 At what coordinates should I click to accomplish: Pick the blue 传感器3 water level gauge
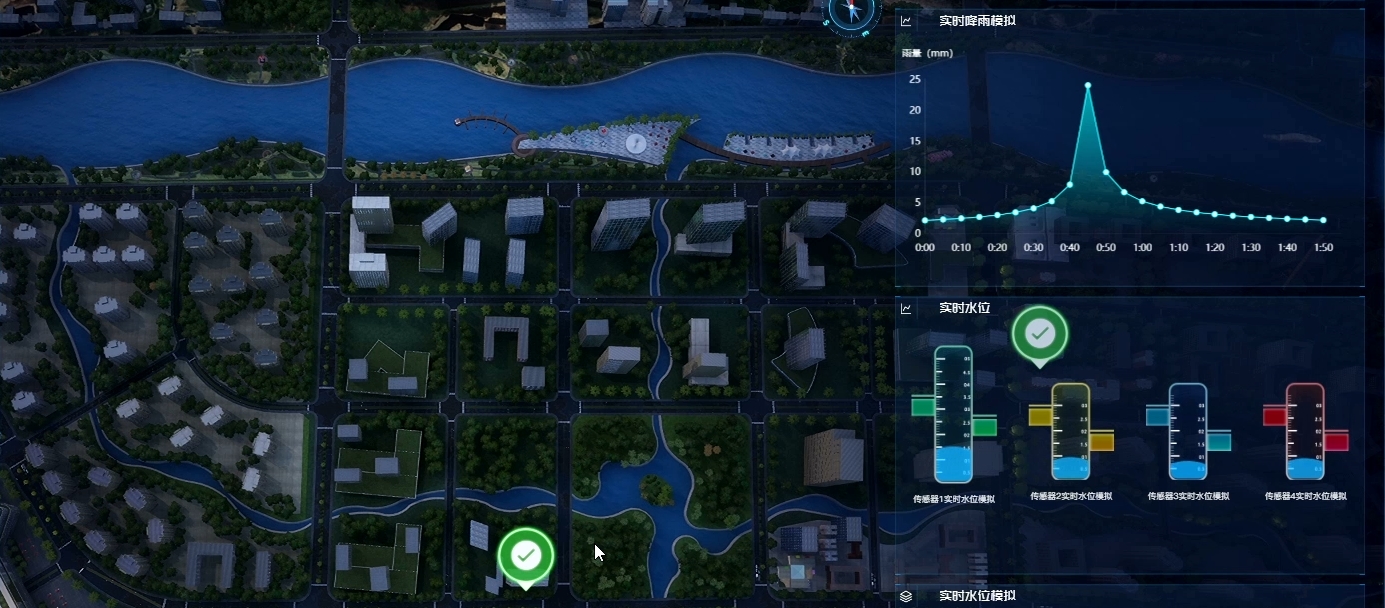coord(1188,432)
